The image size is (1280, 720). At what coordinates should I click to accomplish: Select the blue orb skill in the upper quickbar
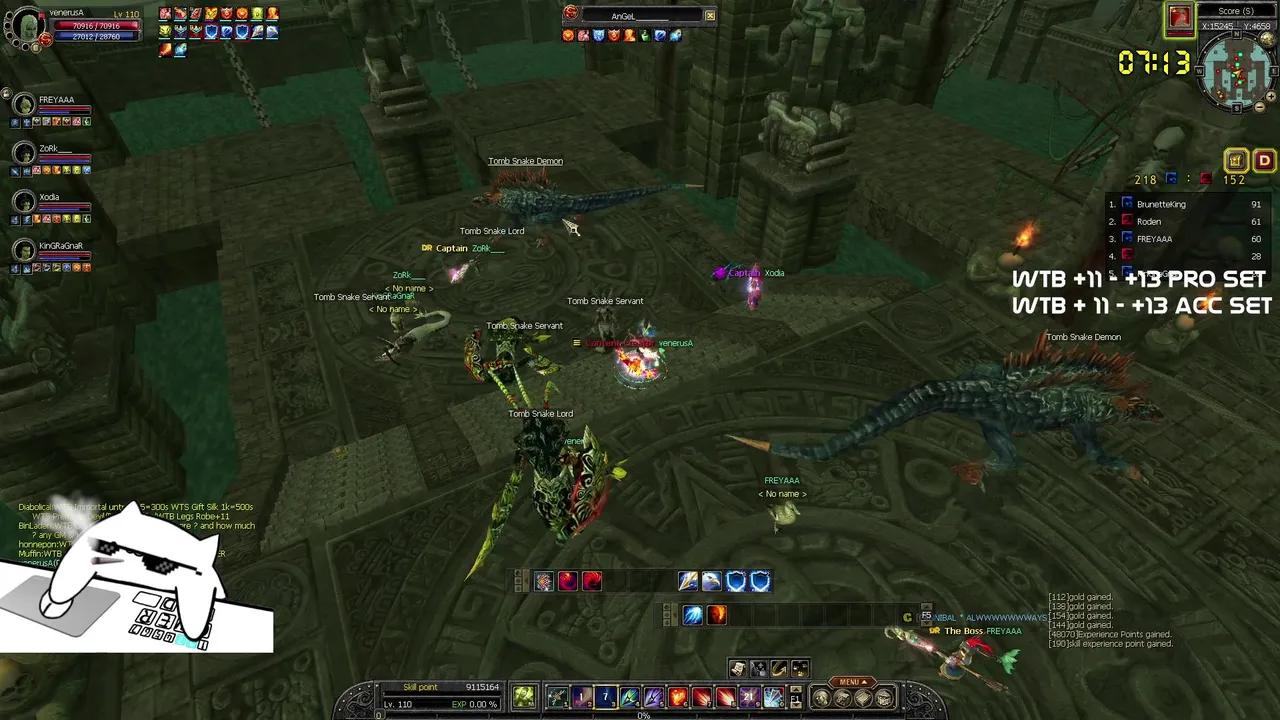(x=691, y=615)
